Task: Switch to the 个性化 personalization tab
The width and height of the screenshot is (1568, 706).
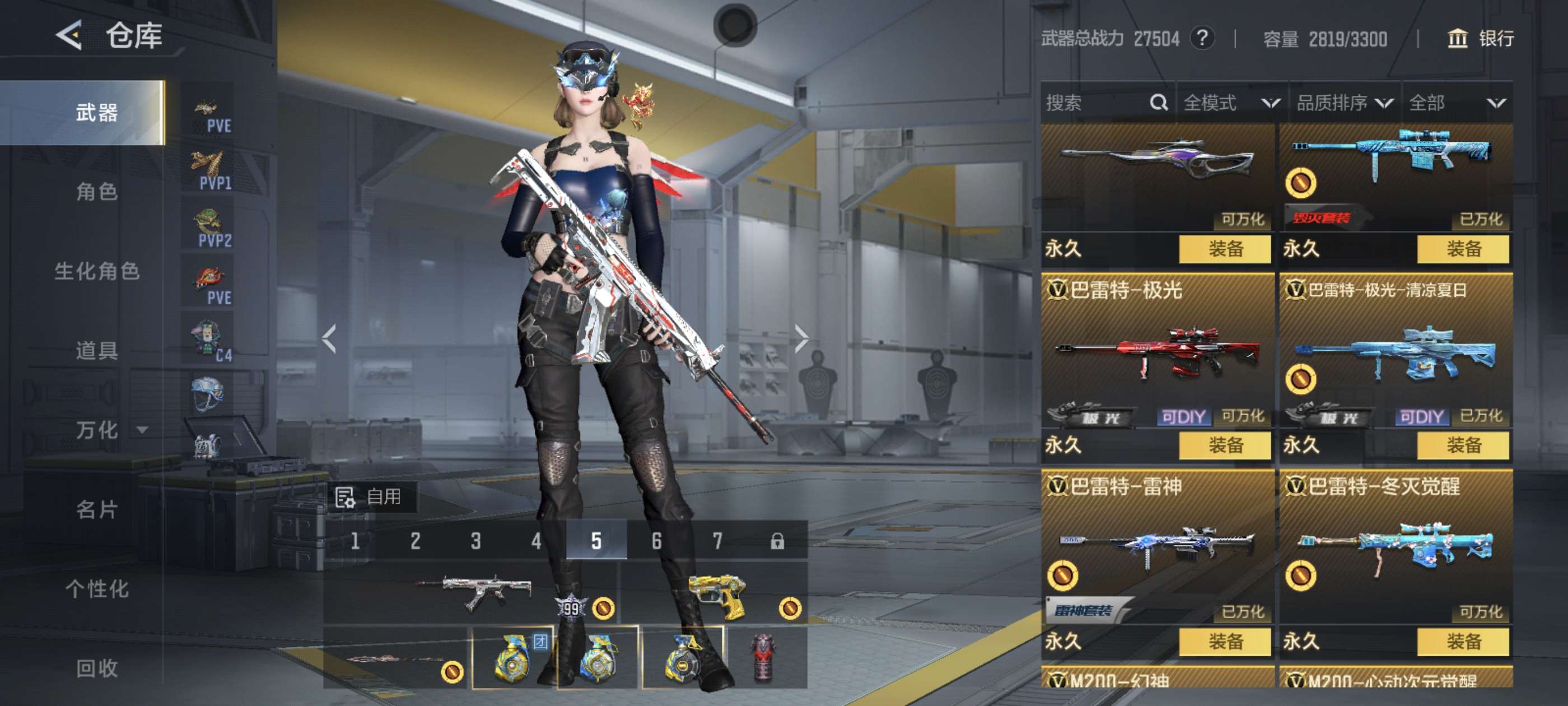Action: 96,588
